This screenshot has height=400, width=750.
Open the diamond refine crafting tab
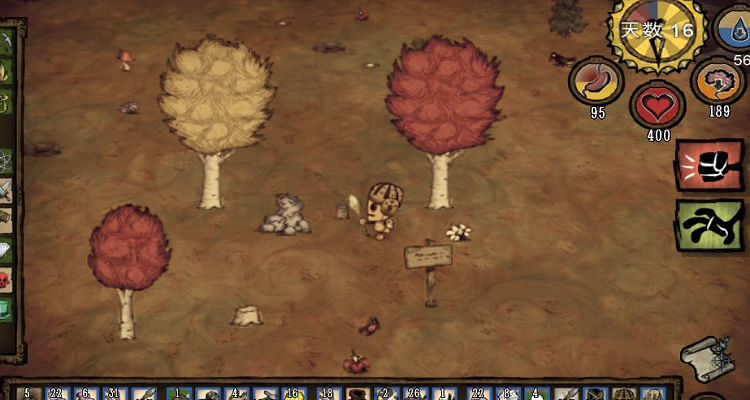pos(5,249)
